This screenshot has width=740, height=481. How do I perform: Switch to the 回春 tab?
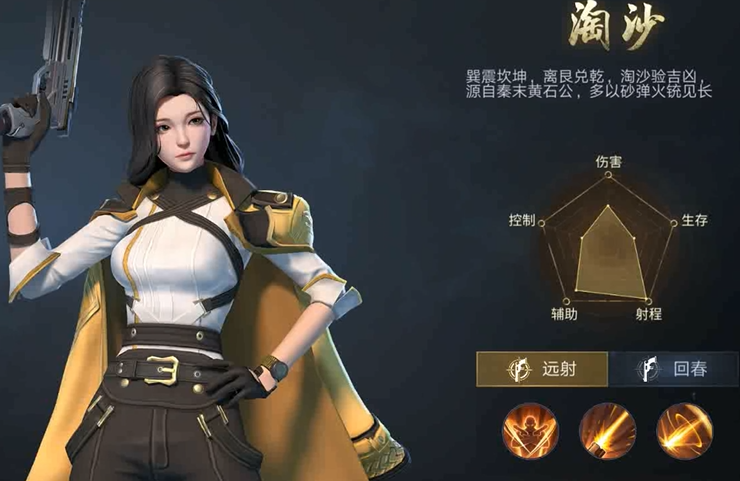tap(673, 369)
